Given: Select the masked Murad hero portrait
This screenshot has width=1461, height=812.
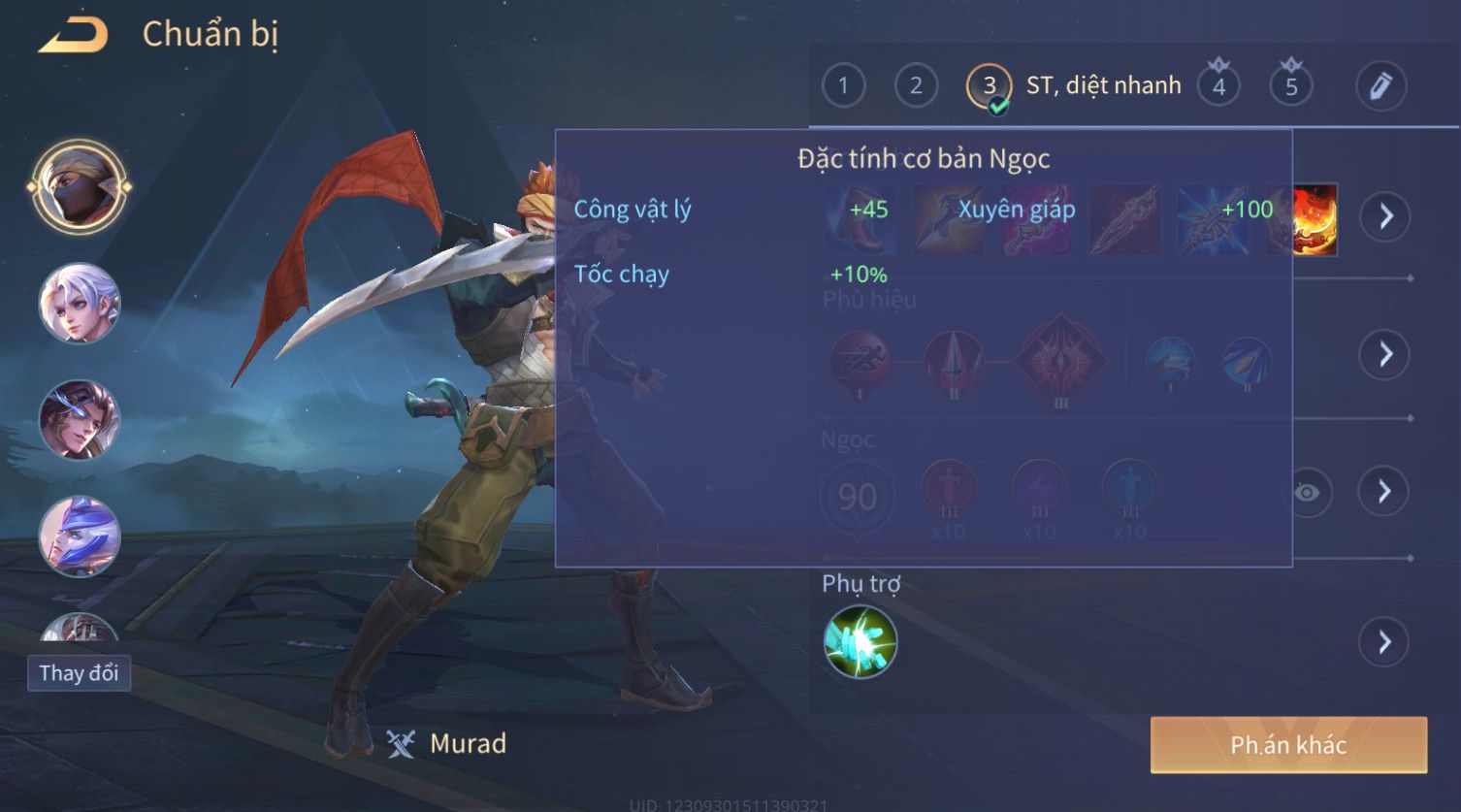Looking at the screenshot, I should (x=80, y=187).
